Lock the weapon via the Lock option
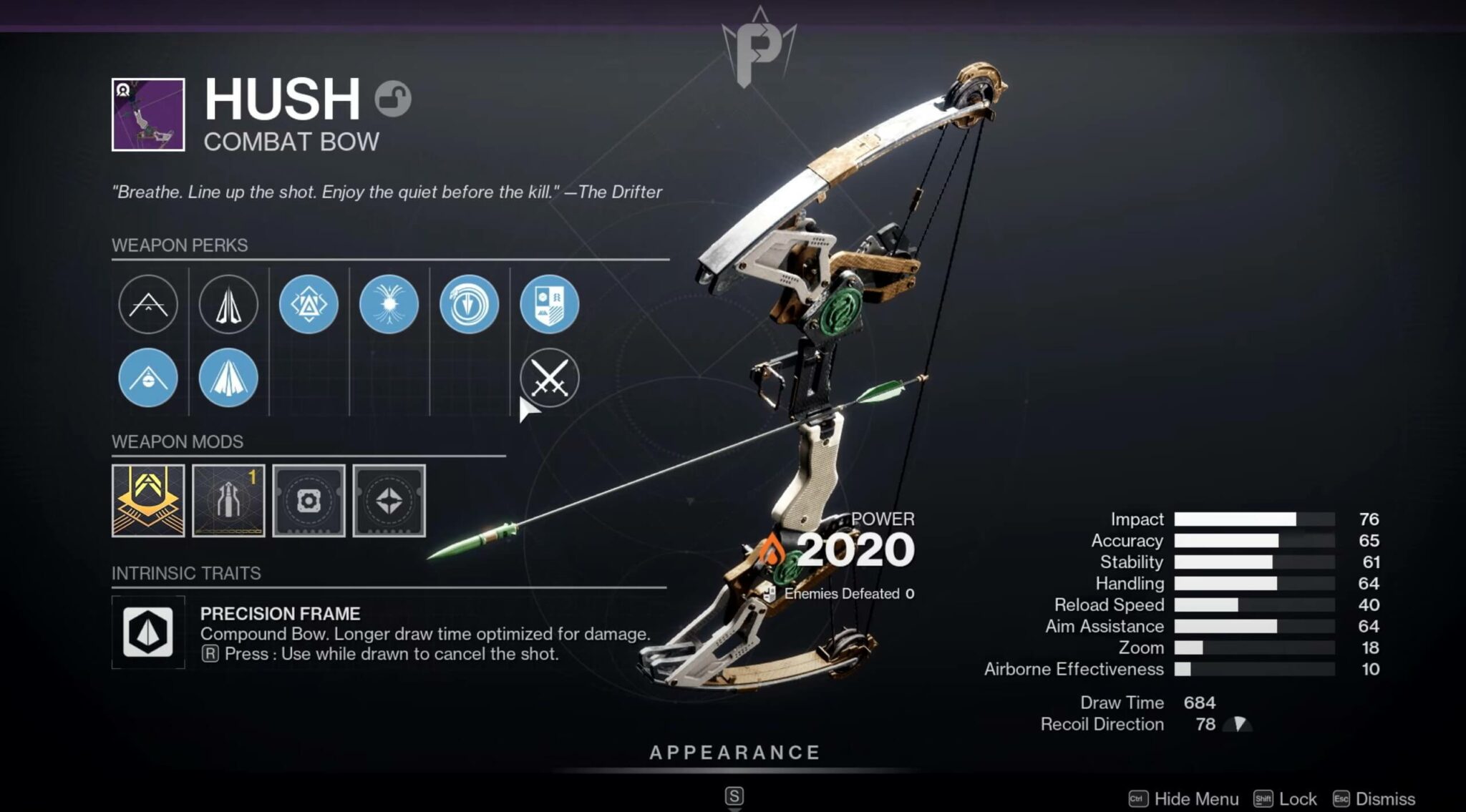The width and height of the screenshot is (1466, 812). coord(1296,798)
